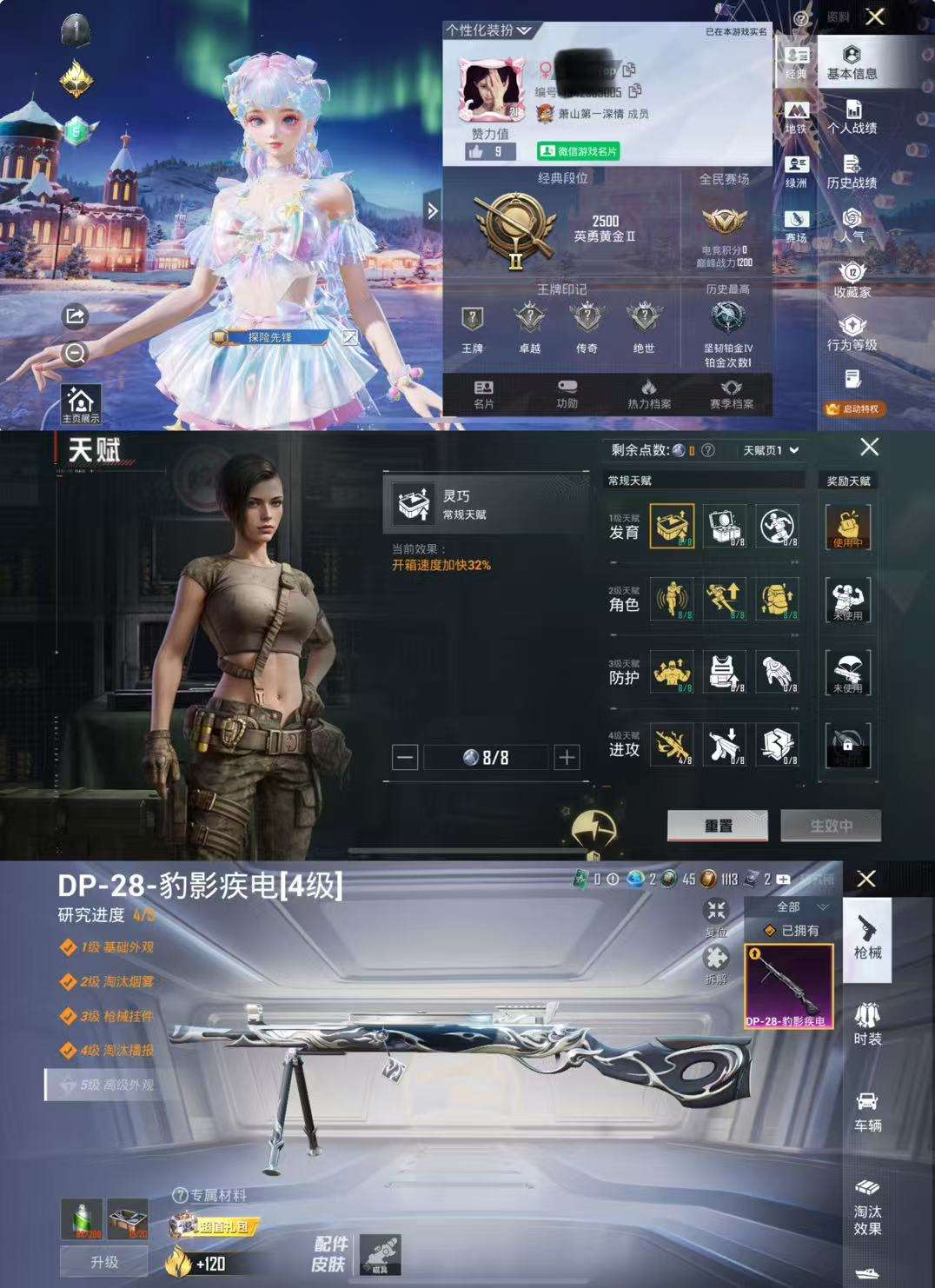Viewport: 935px width, 1288px height.
Task: Close the profile panel with the X
Action: 875,17
